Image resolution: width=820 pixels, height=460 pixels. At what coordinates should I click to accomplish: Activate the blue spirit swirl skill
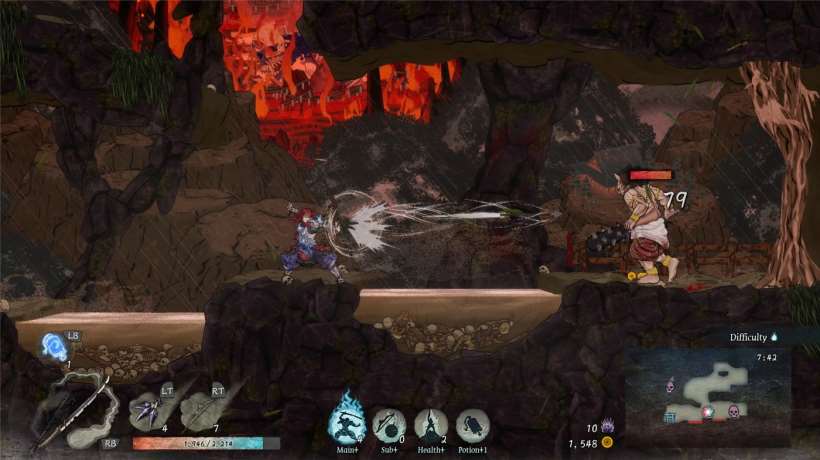coord(55,347)
